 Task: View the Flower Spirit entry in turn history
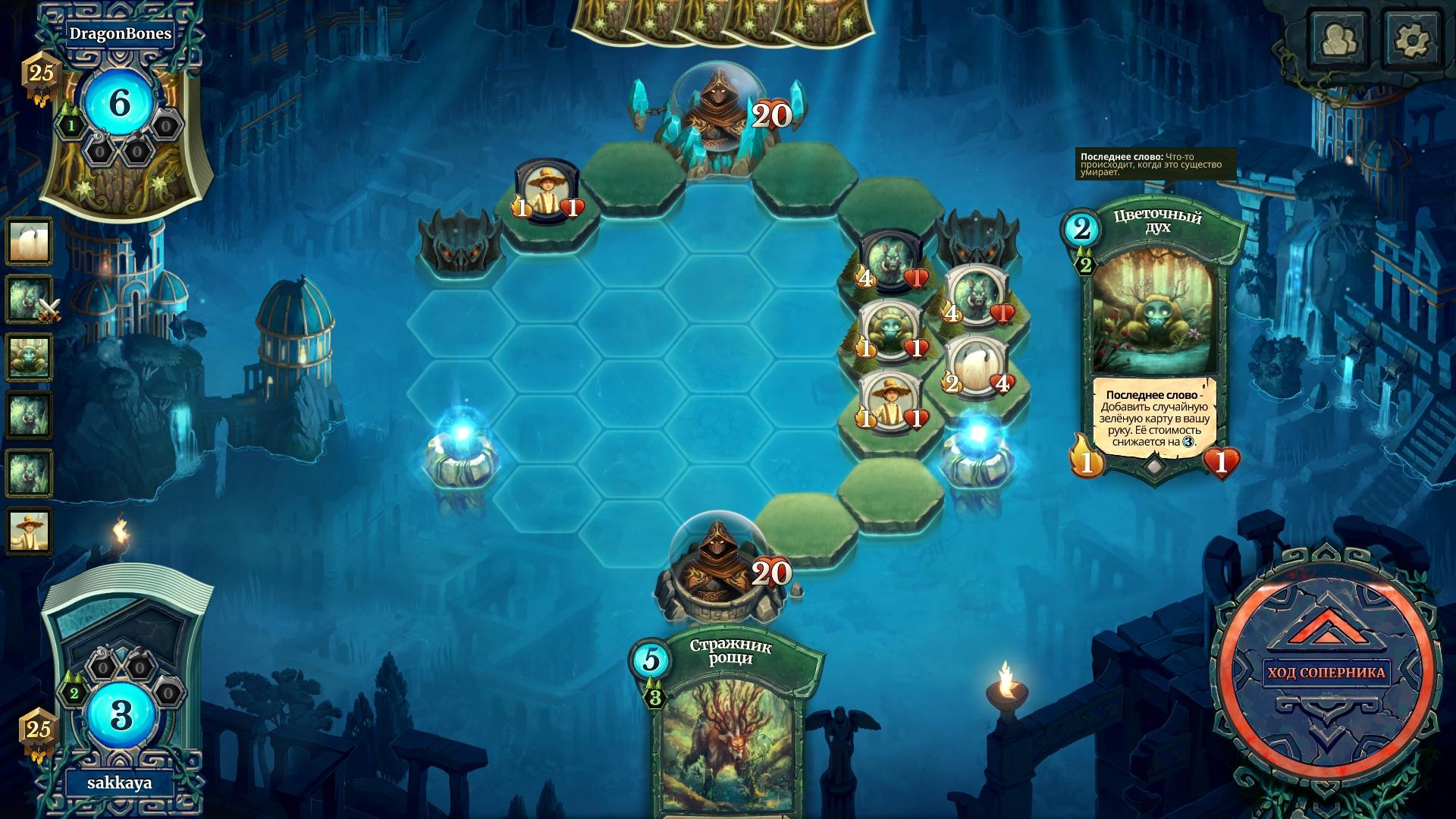click(x=30, y=356)
